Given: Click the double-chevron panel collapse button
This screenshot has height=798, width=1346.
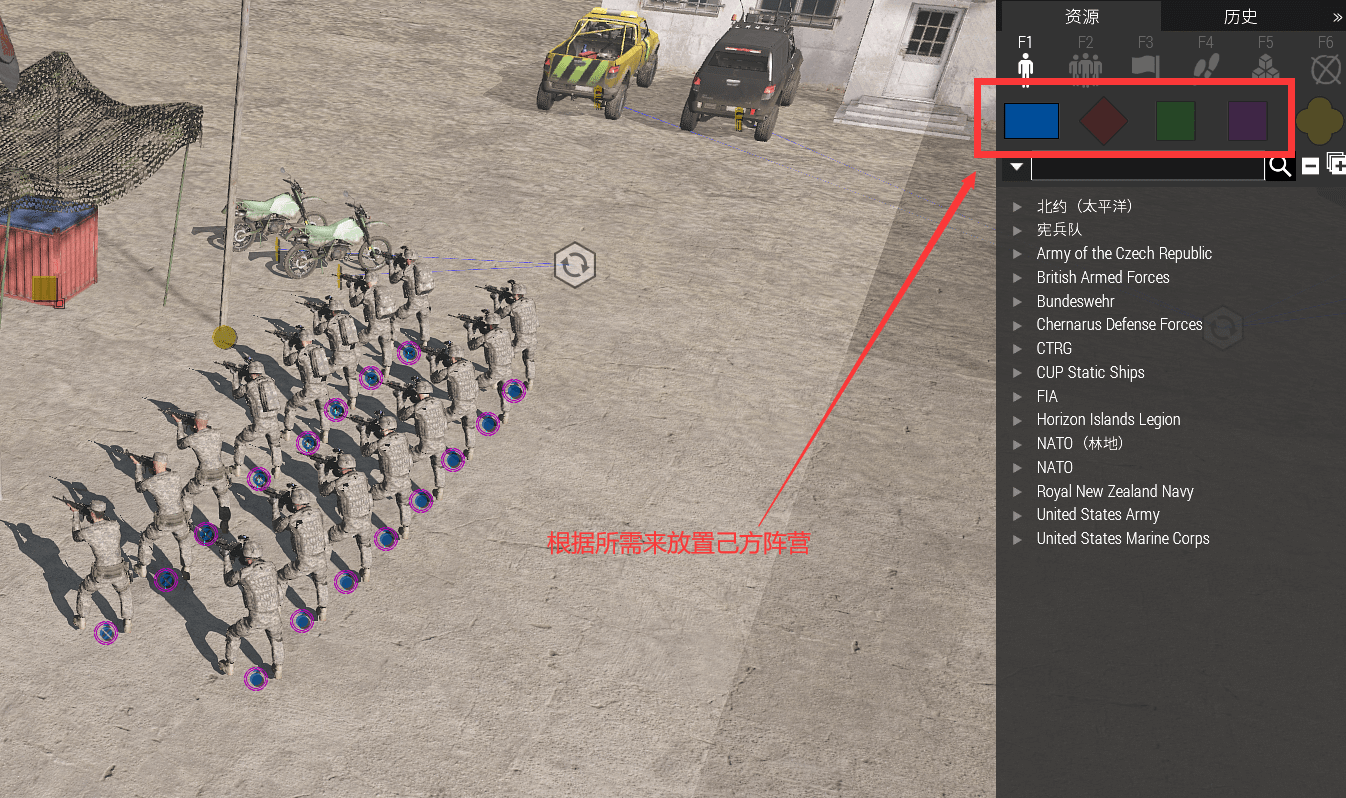Looking at the screenshot, I should [1338, 15].
